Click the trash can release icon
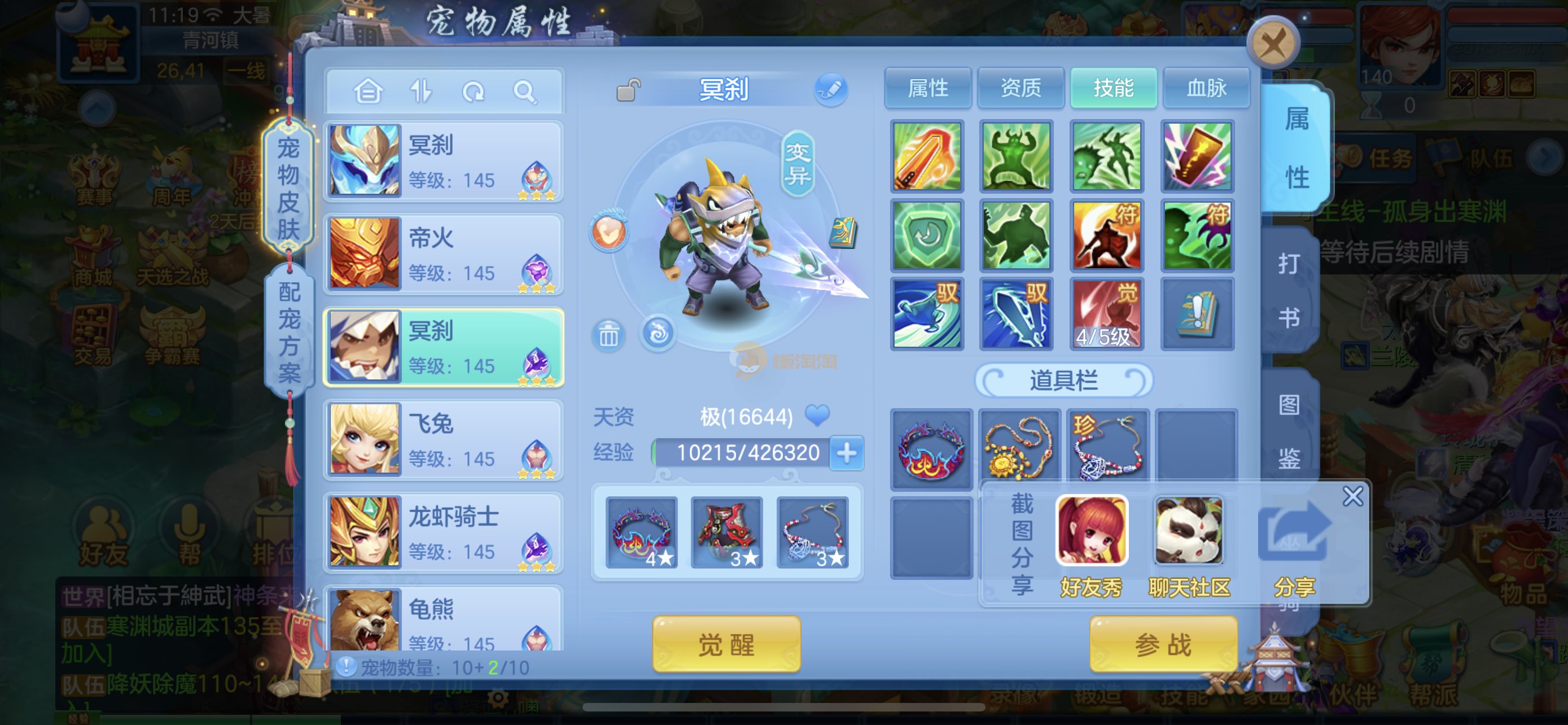 (608, 335)
